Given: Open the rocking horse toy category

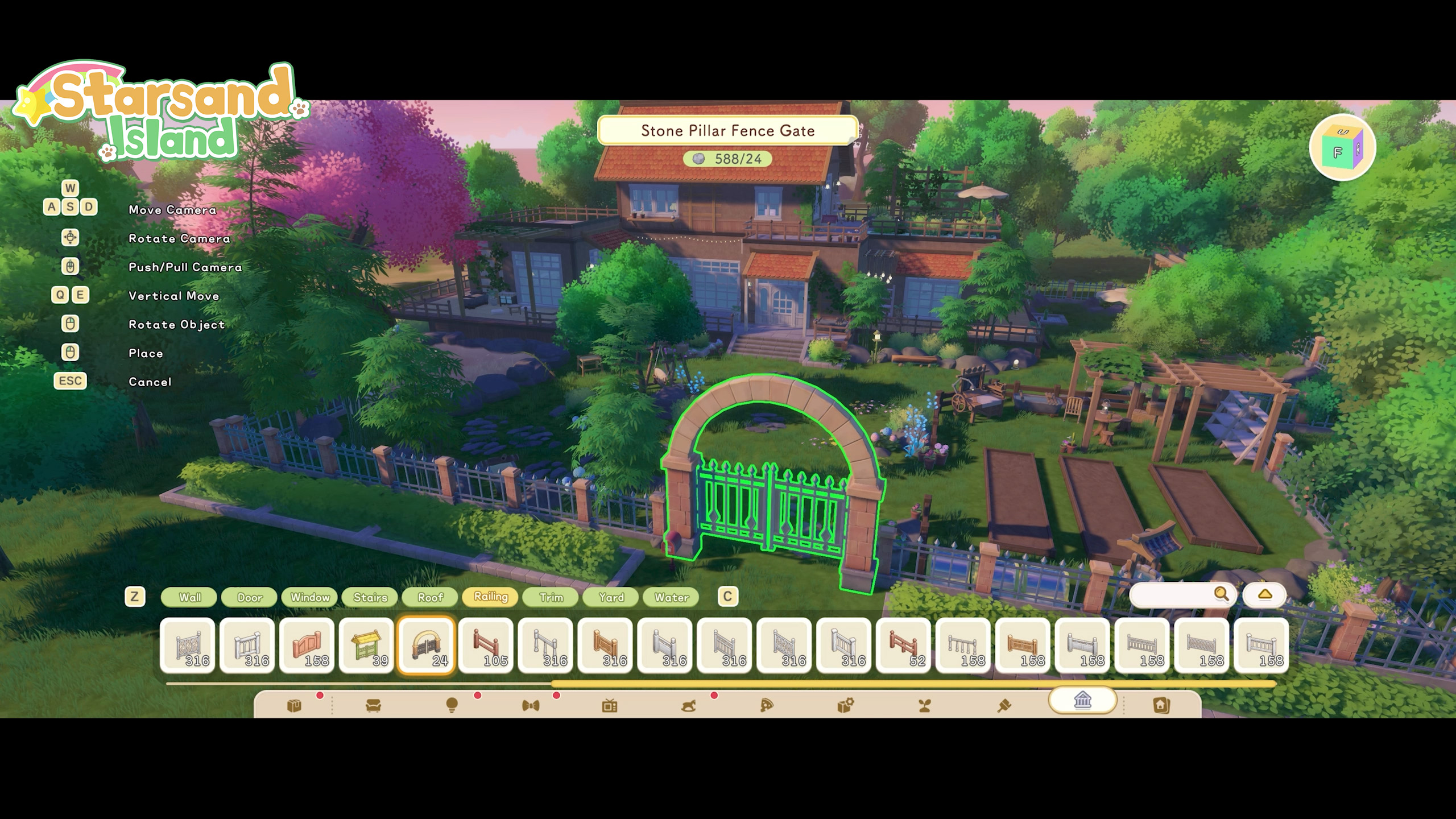Looking at the screenshot, I should point(688,706).
